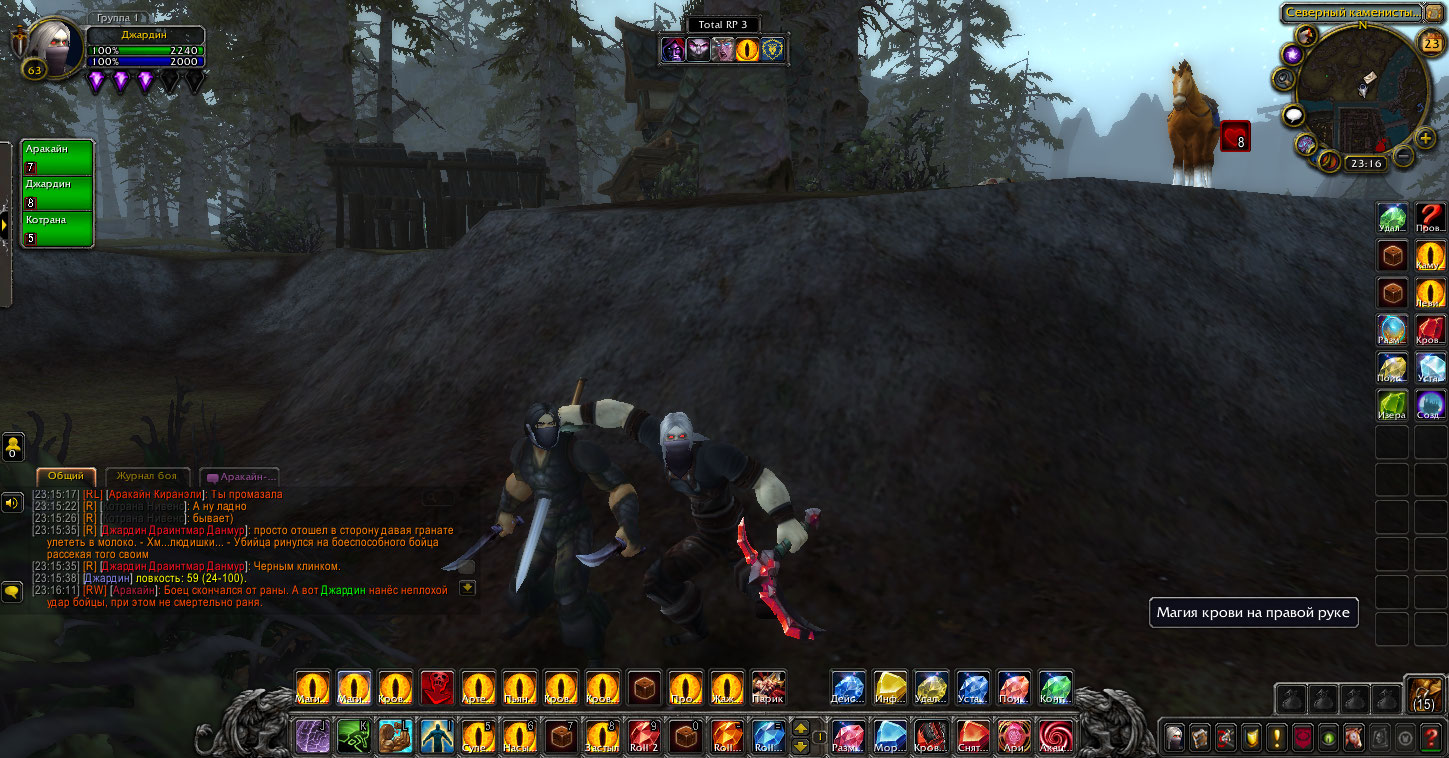Click the minimap chat bubble button
Viewport: 1449px width, 758px height.
click(1294, 116)
